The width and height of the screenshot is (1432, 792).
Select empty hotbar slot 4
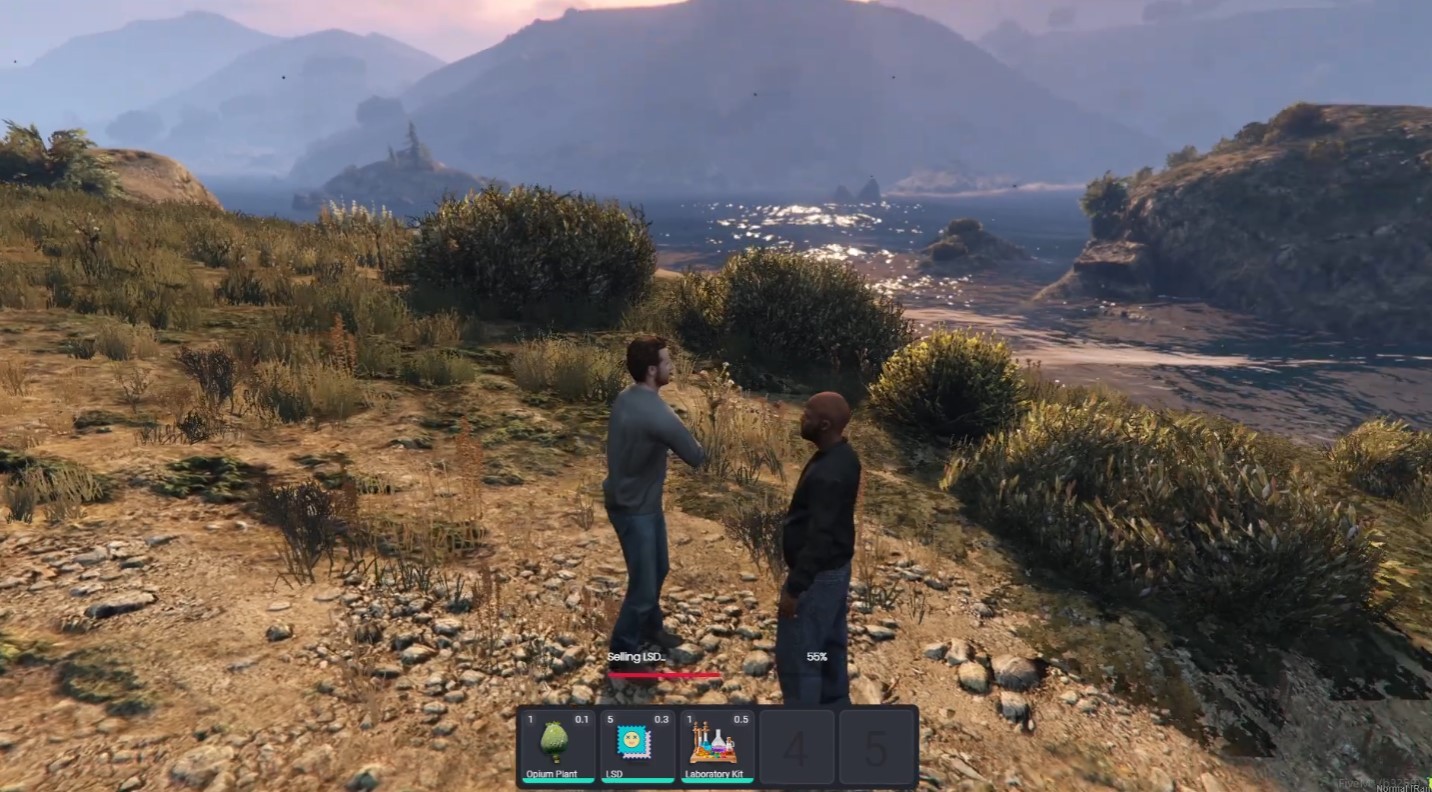tap(796, 747)
